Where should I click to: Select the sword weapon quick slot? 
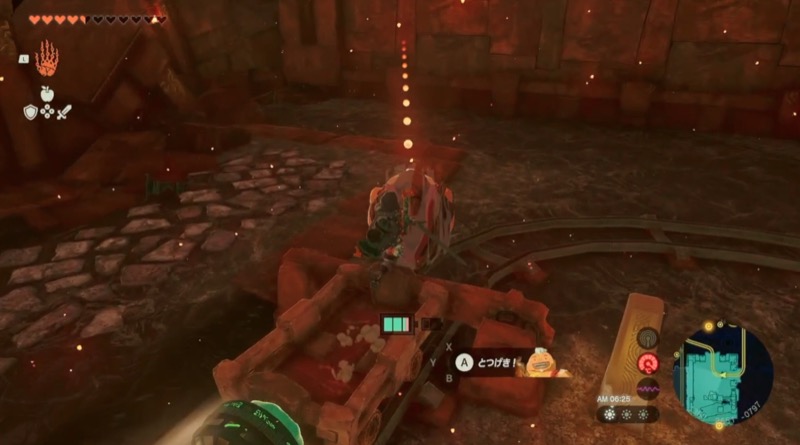(63, 110)
